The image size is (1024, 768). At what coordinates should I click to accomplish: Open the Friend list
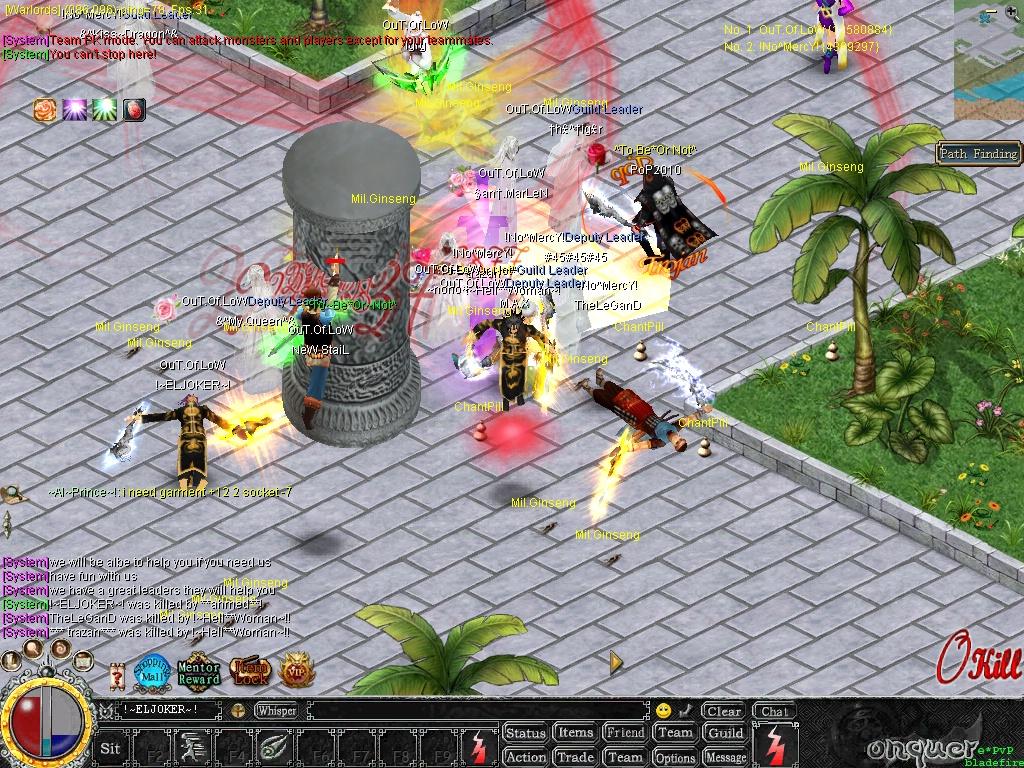pyautogui.click(x=625, y=733)
